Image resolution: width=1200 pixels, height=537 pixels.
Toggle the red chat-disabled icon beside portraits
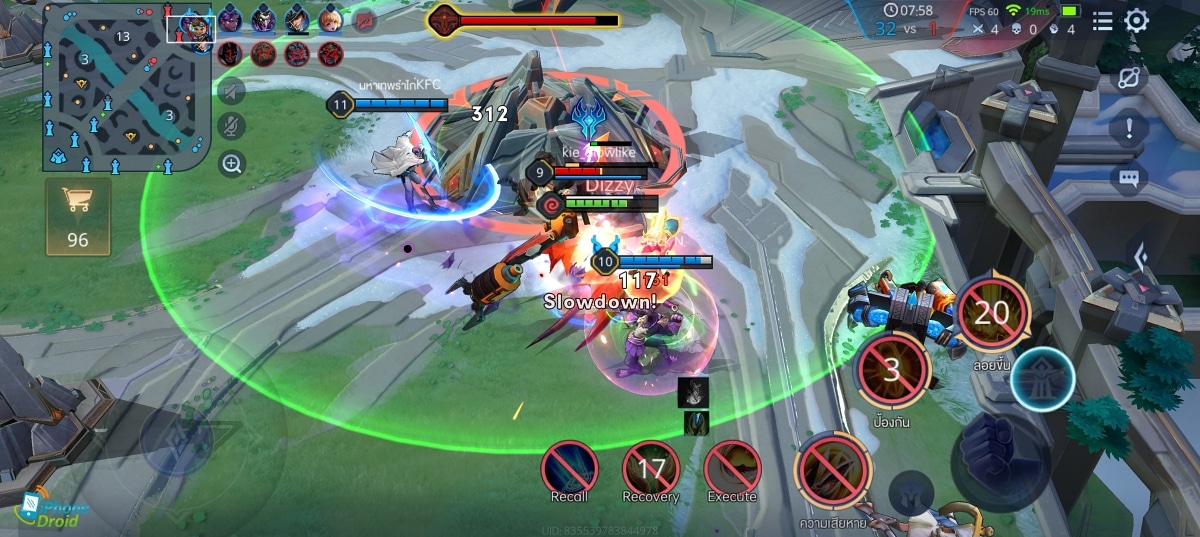pyautogui.click(x=365, y=20)
